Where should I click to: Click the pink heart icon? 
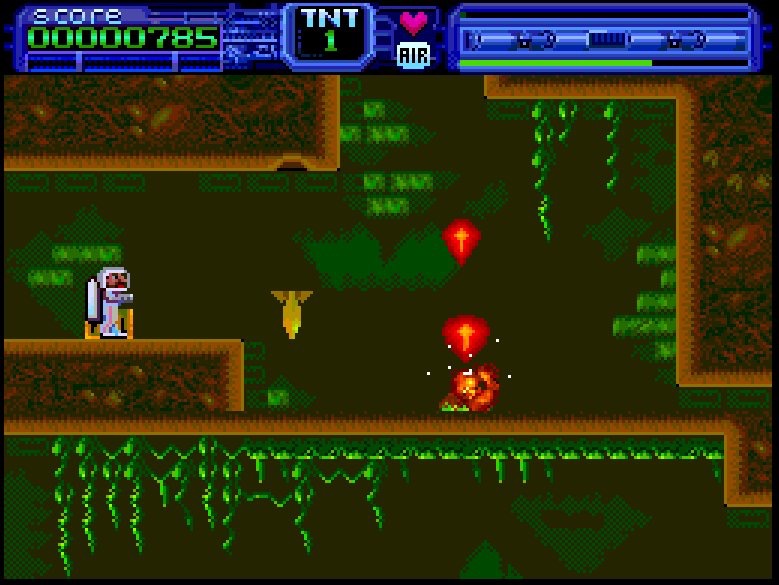413,21
